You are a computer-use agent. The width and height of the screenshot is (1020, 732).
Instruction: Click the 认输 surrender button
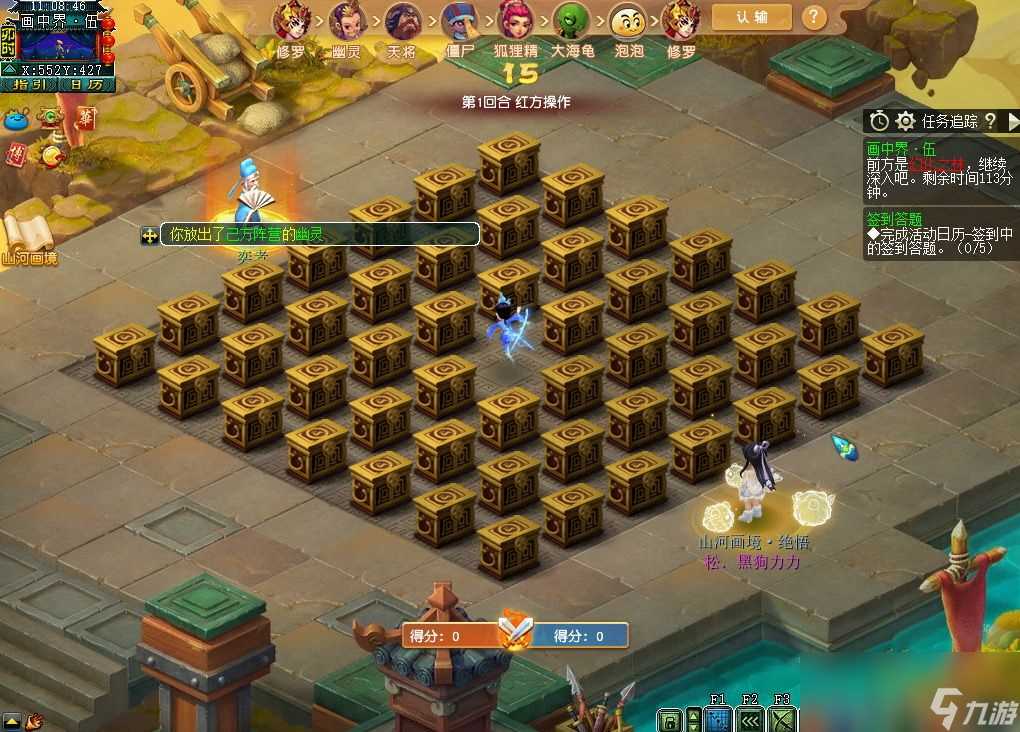pos(751,17)
